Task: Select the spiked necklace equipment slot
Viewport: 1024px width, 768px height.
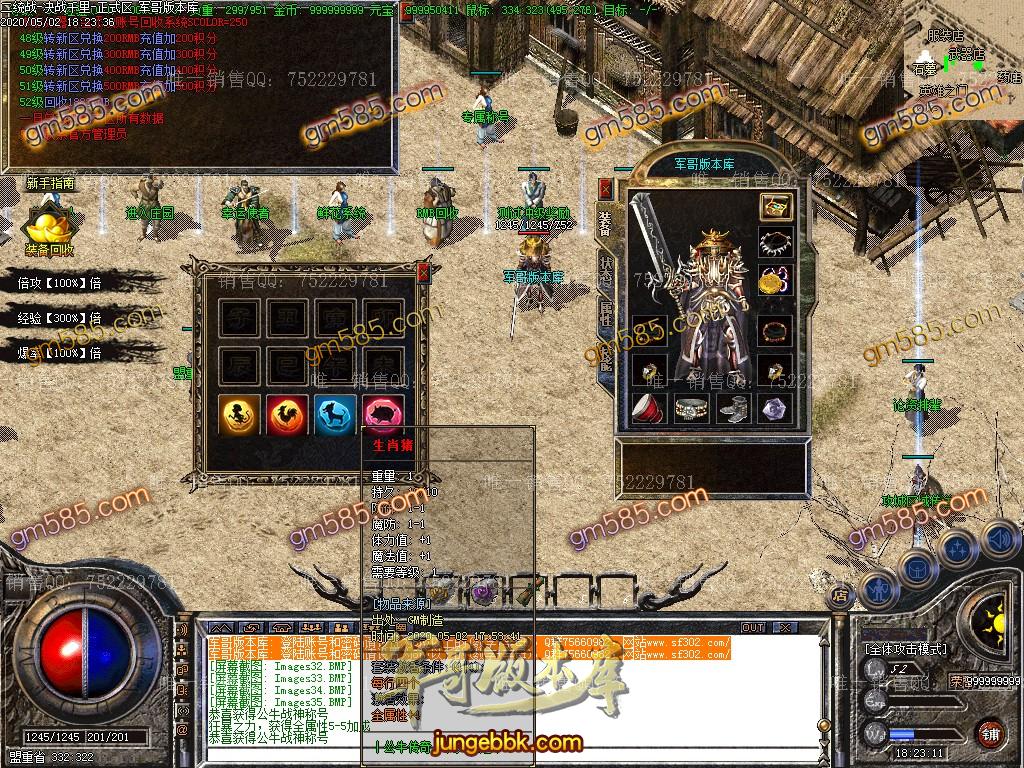Action: tap(775, 243)
